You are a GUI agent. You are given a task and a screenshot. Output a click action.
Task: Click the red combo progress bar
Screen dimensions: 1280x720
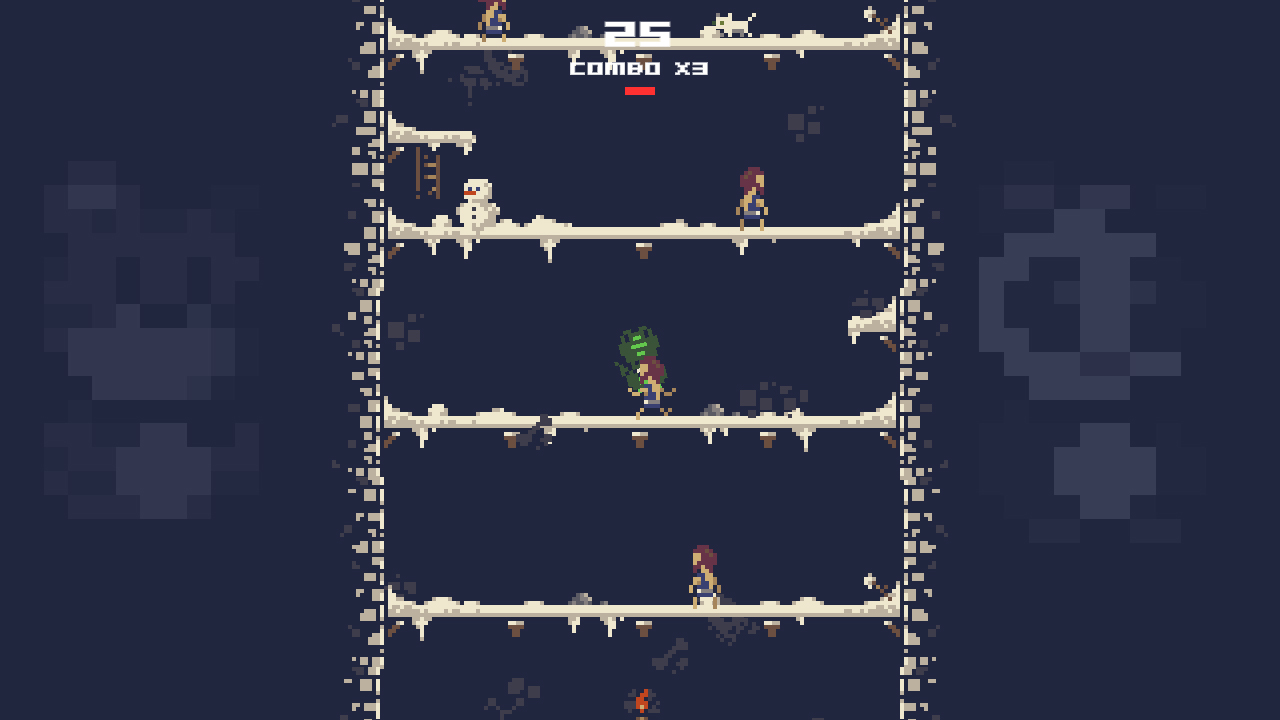coord(640,89)
